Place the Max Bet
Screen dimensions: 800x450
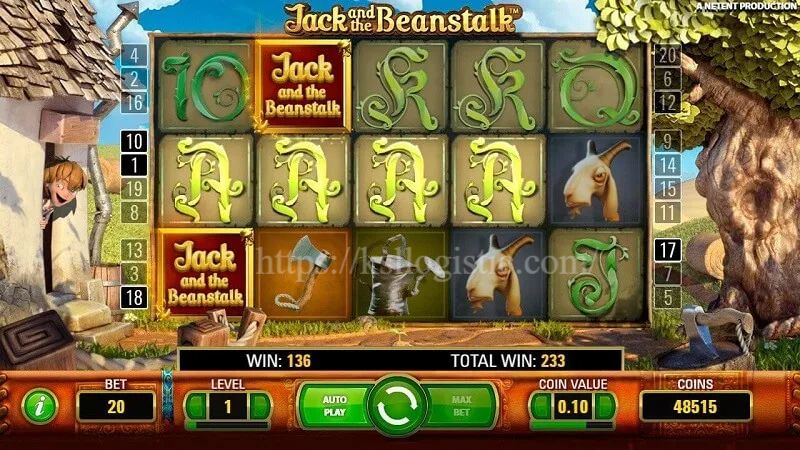[460, 405]
